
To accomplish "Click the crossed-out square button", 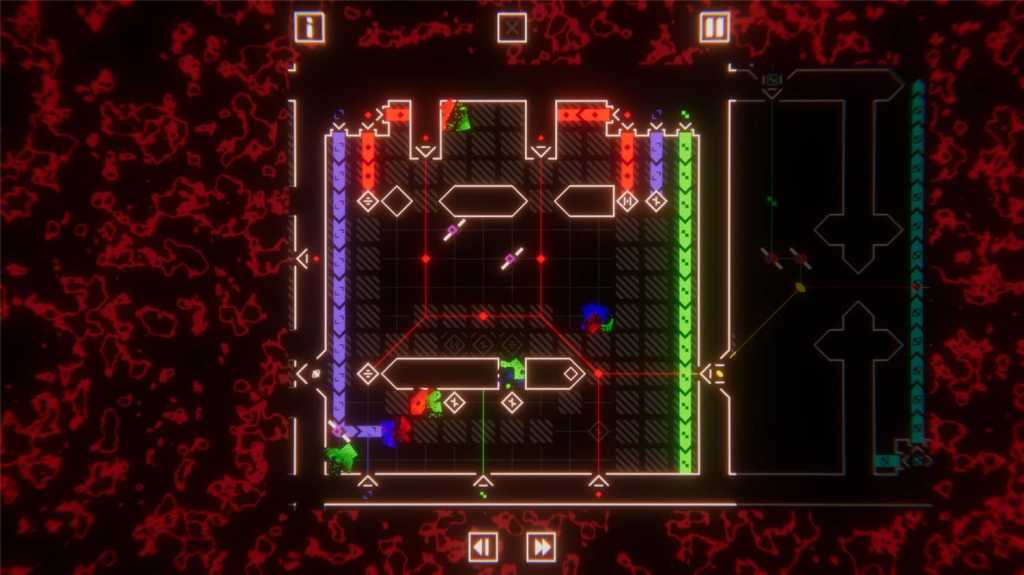I will click(x=512, y=27).
